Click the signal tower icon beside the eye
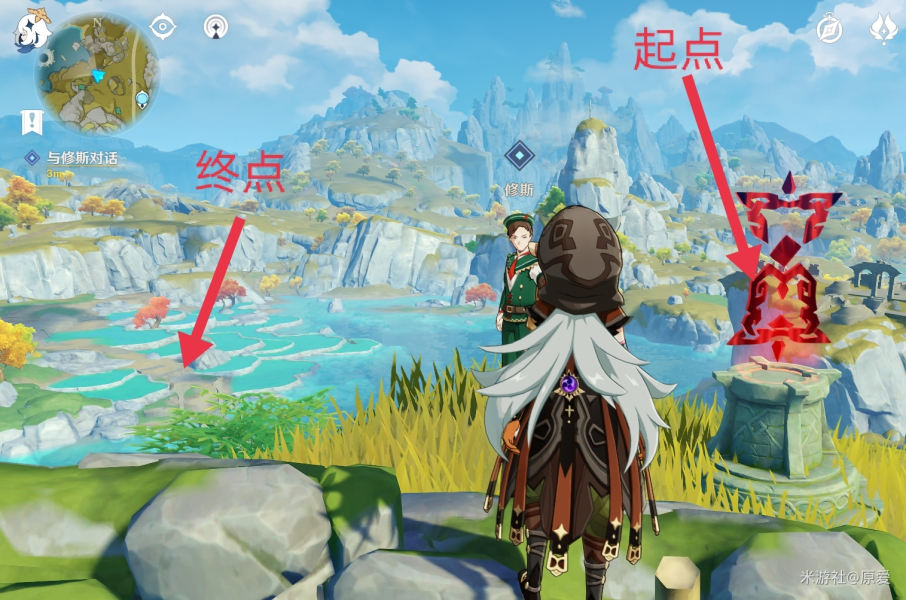The image size is (906, 600). 215,26
